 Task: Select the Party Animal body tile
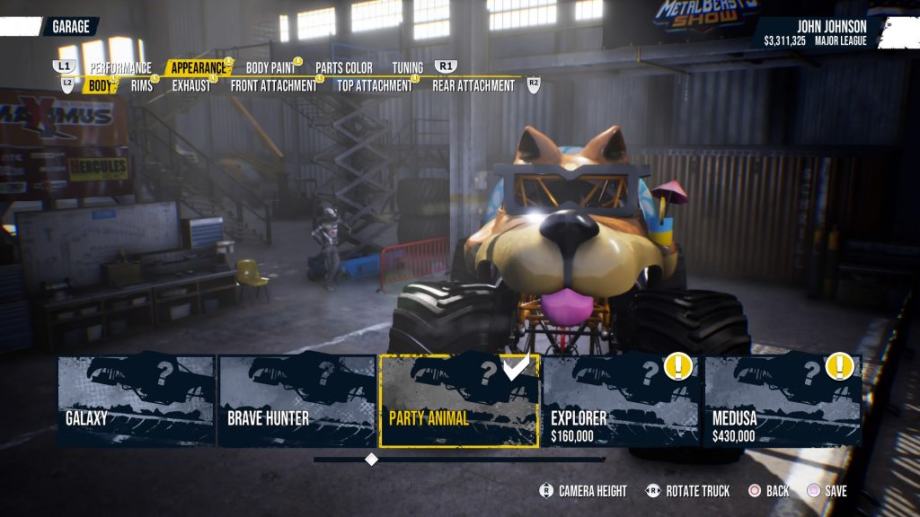coord(459,400)
